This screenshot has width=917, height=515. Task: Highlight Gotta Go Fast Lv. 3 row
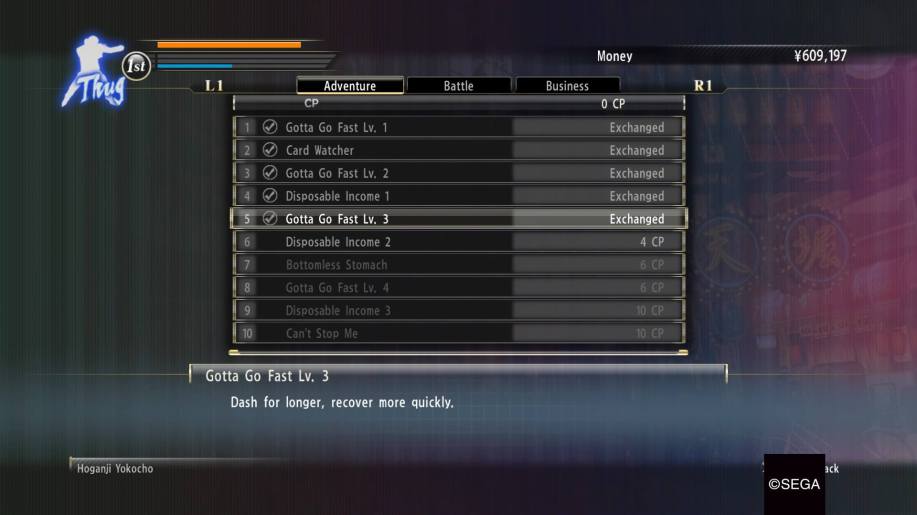click(460, 219)
